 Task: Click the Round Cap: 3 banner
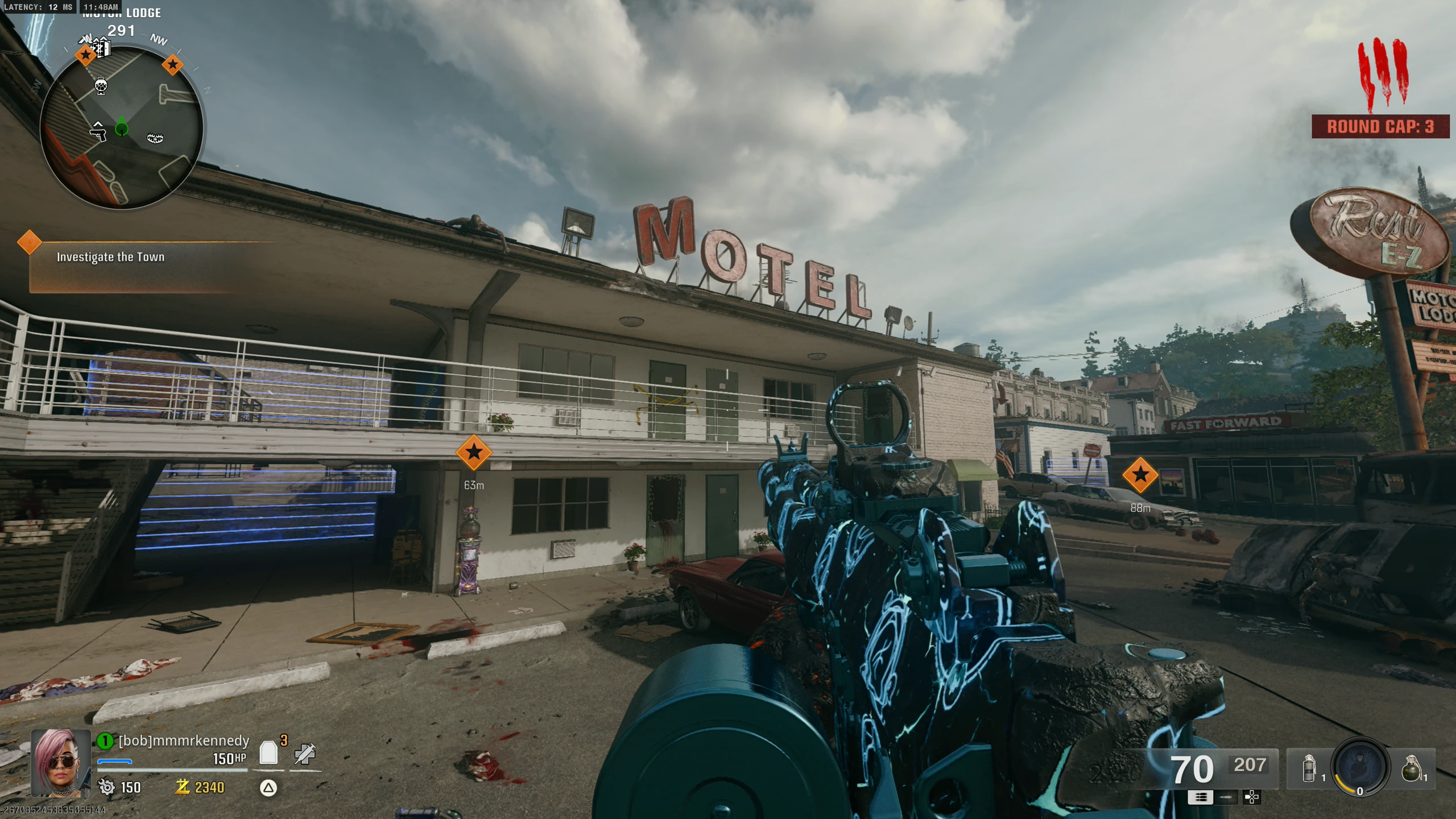coord(1380,126)
